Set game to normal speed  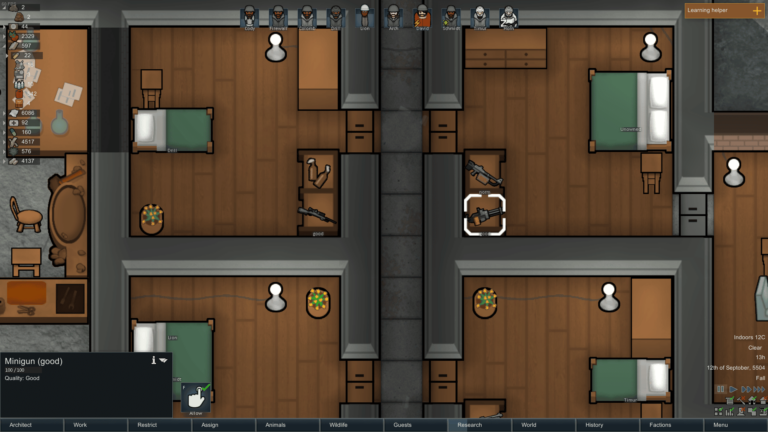(732, 389)
